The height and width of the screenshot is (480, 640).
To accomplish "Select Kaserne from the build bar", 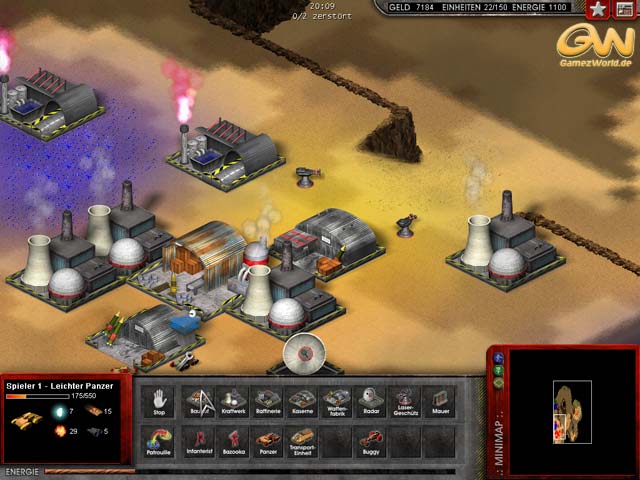I will pyautogui.click(x=302, y=402).
